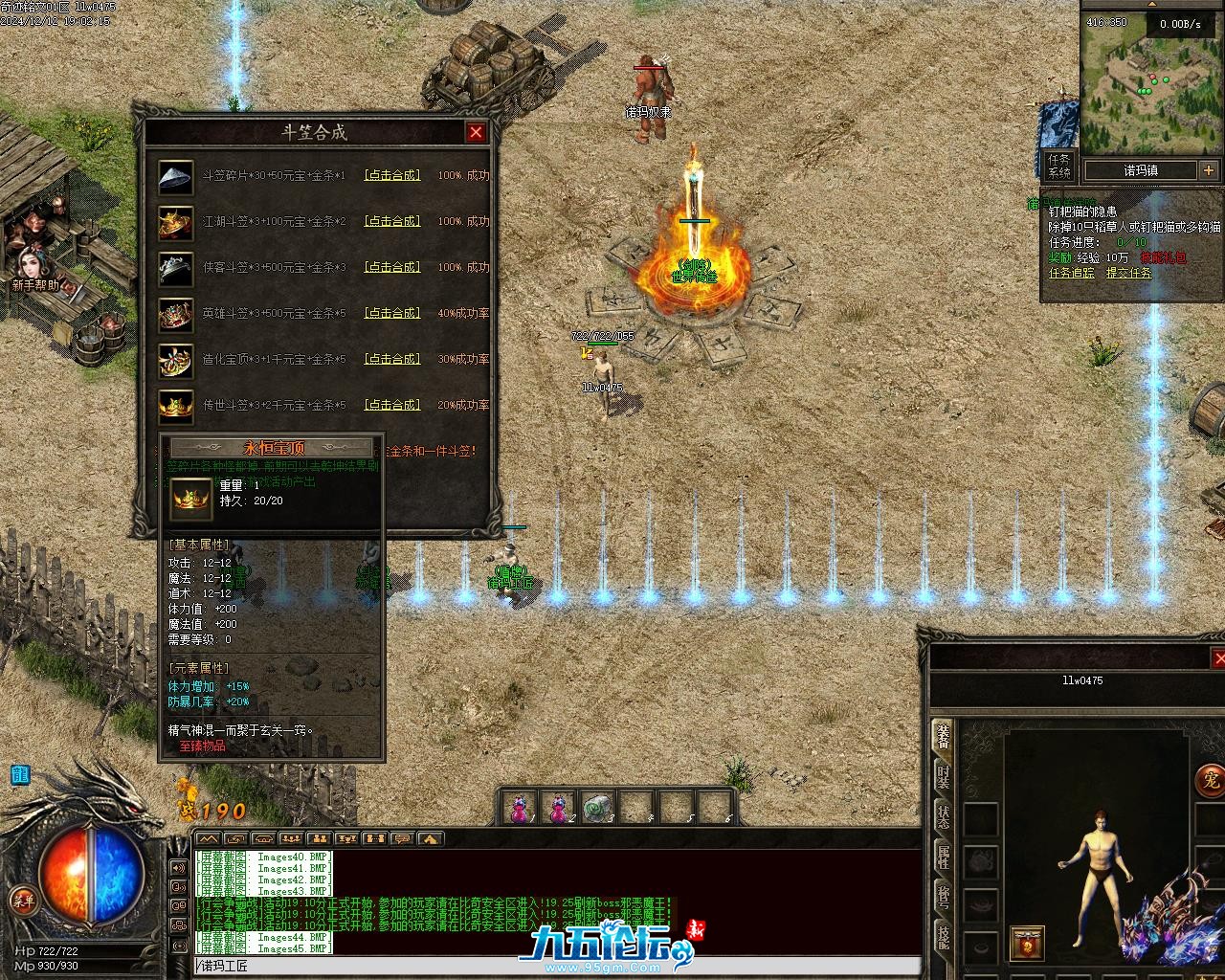Click the 任务追踪 quest tracking link
The height and width of the screenshot is (980, 1225).
1072,273
